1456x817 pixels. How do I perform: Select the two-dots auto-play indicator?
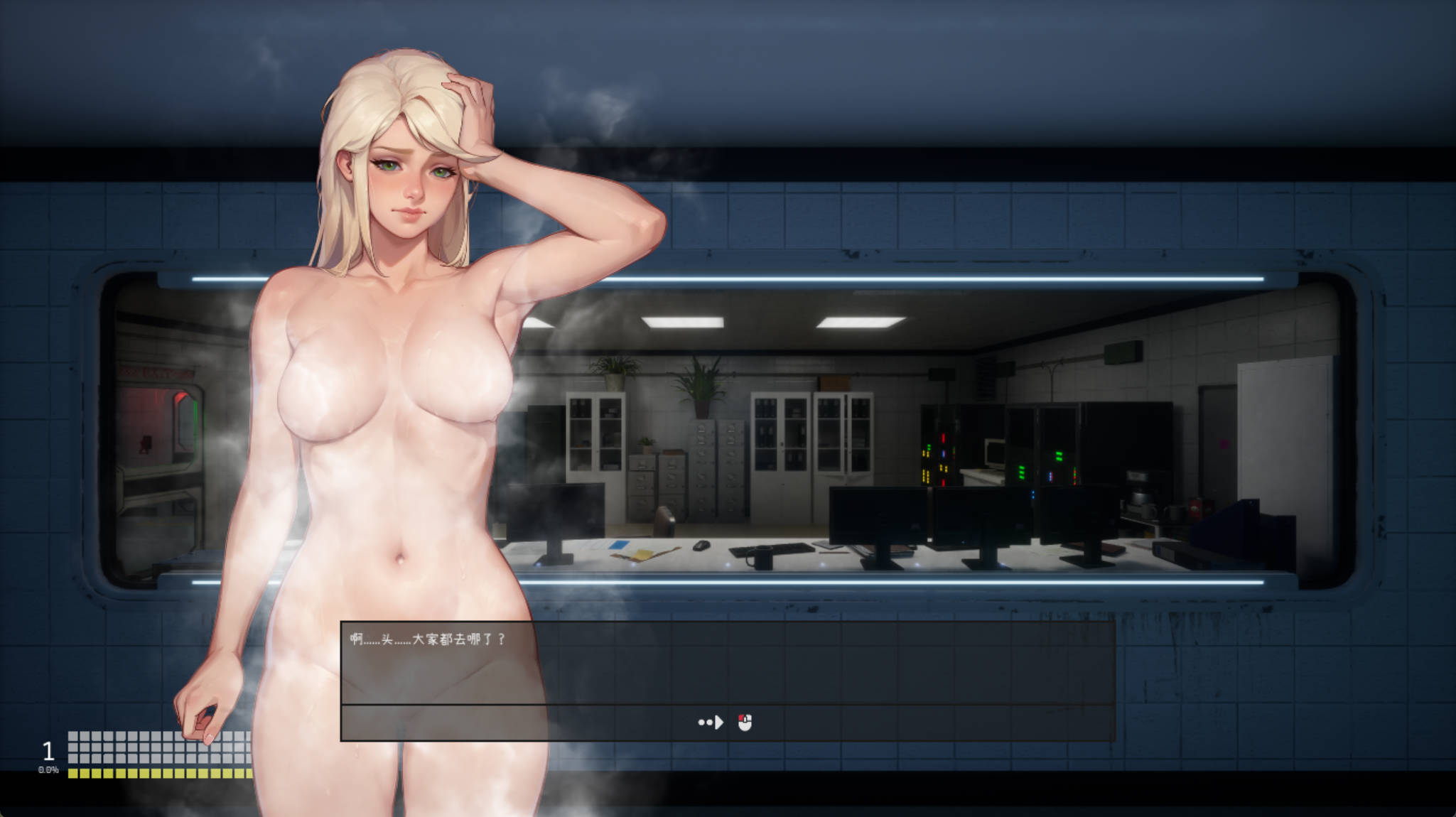[705, 723]
